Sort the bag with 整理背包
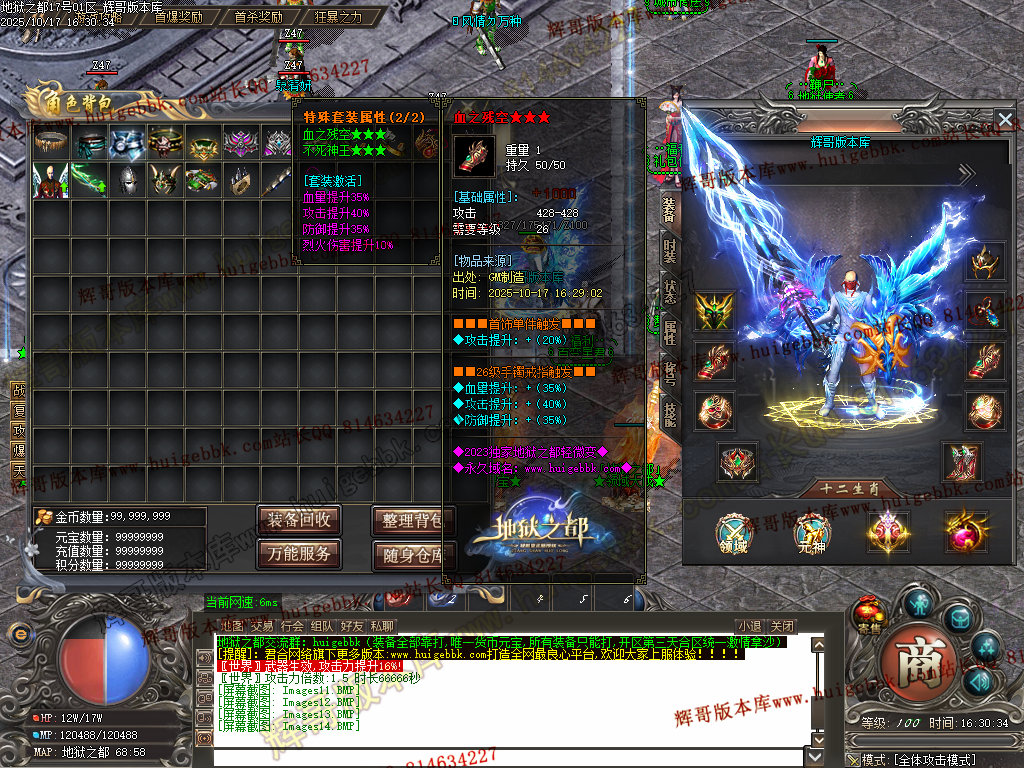The image size is (1024, 768). coord(412,520)
